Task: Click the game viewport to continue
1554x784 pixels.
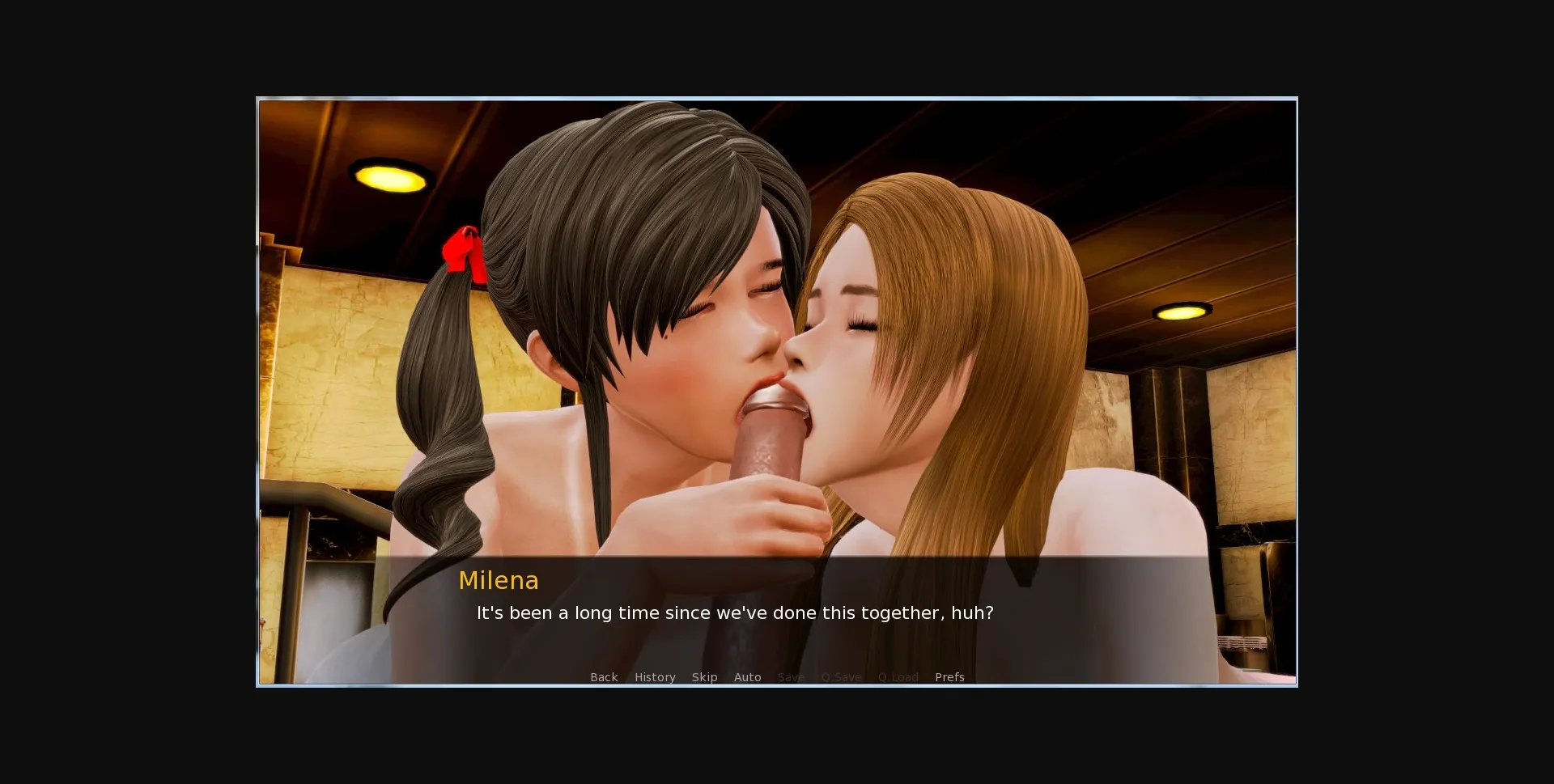Action: (777, 324)
